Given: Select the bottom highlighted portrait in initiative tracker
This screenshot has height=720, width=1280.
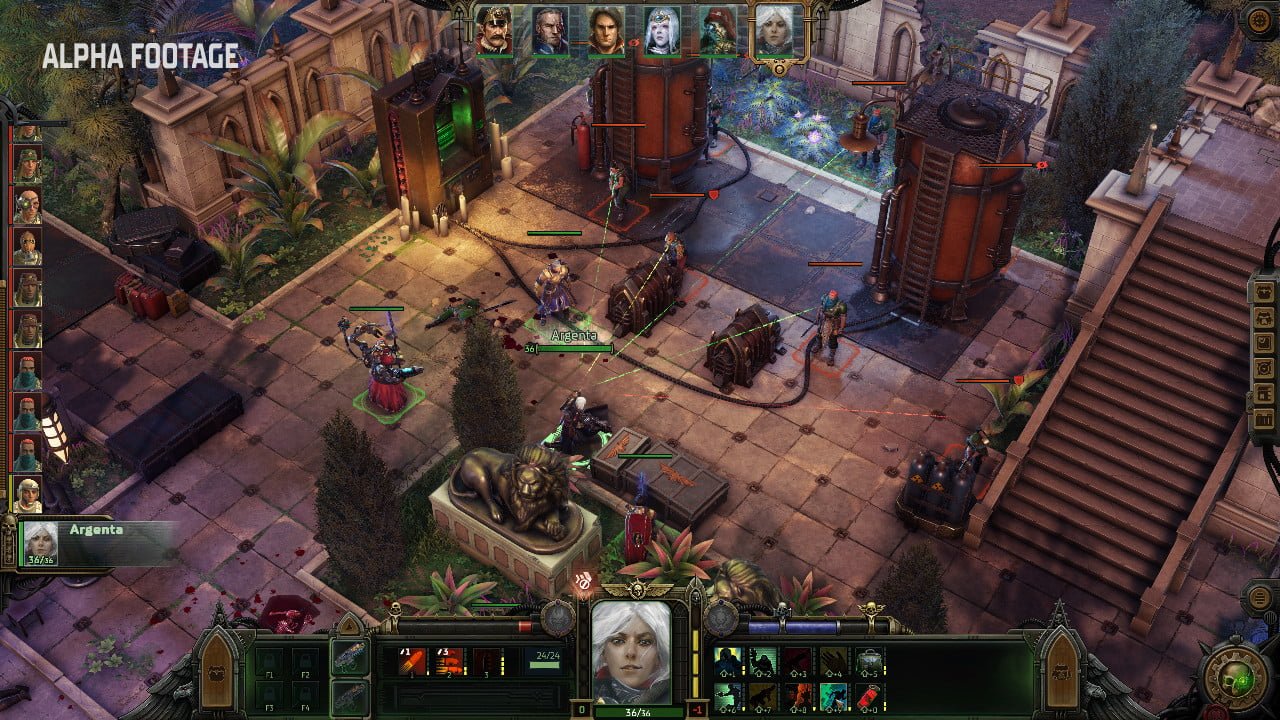Looking at the screenshot, I should 27,493.
